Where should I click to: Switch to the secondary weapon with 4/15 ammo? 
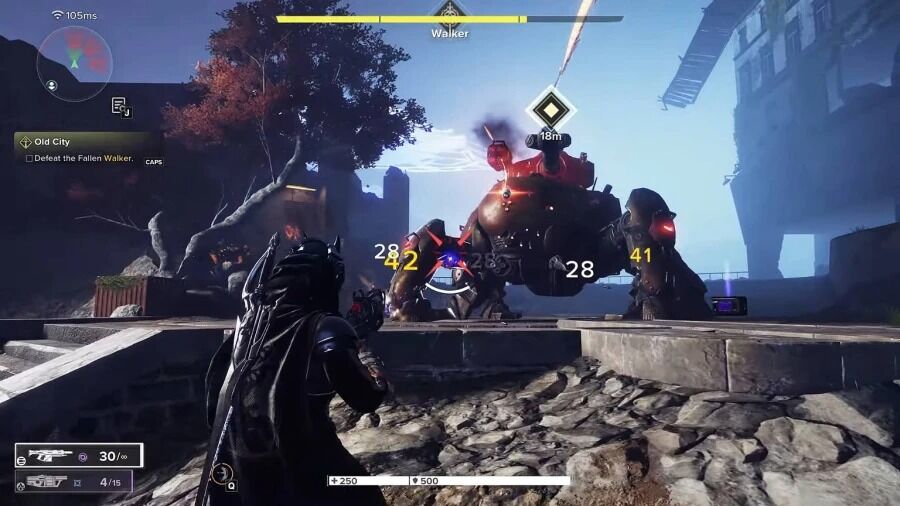coord(78,482)
